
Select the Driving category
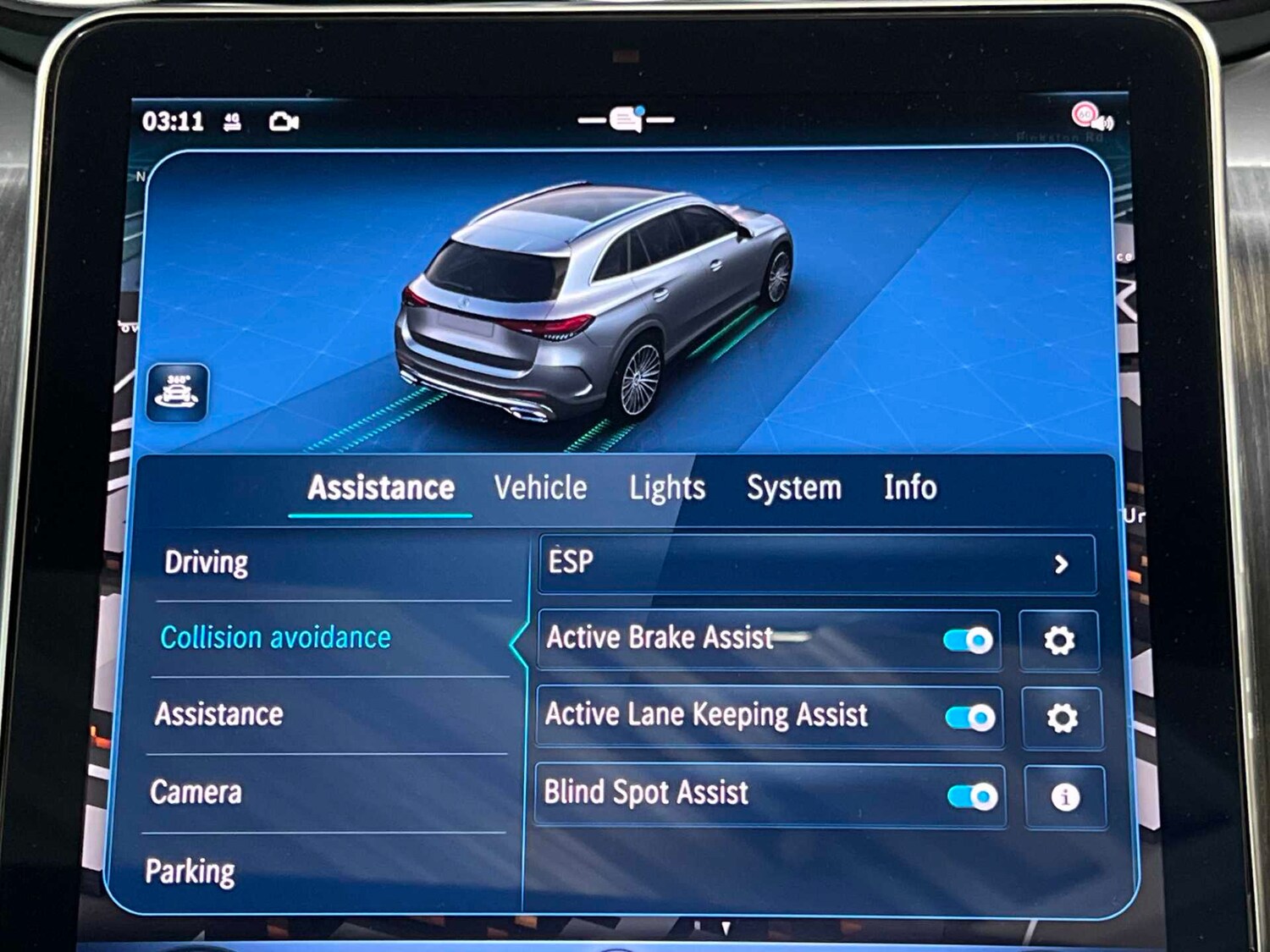[207, 562]
